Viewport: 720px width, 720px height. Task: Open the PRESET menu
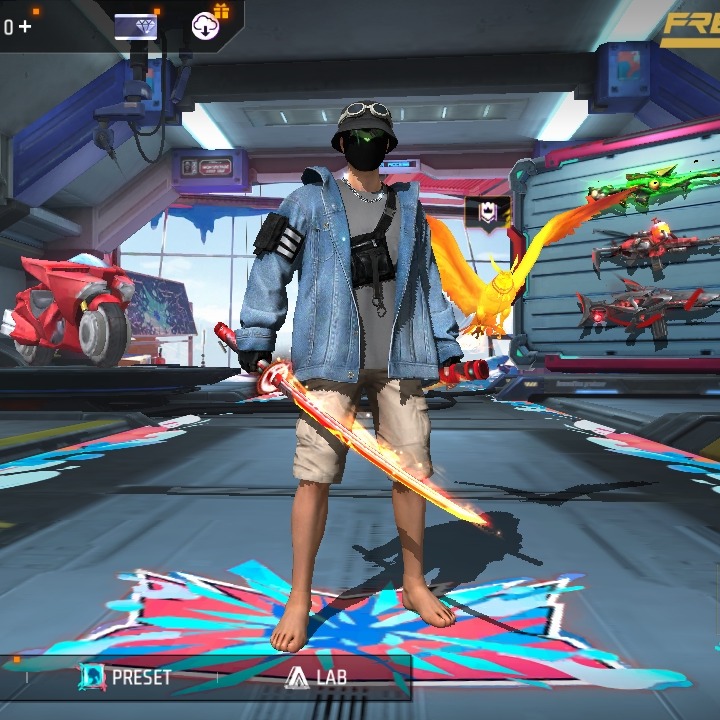pyautogui.click(x=126, y=677)
